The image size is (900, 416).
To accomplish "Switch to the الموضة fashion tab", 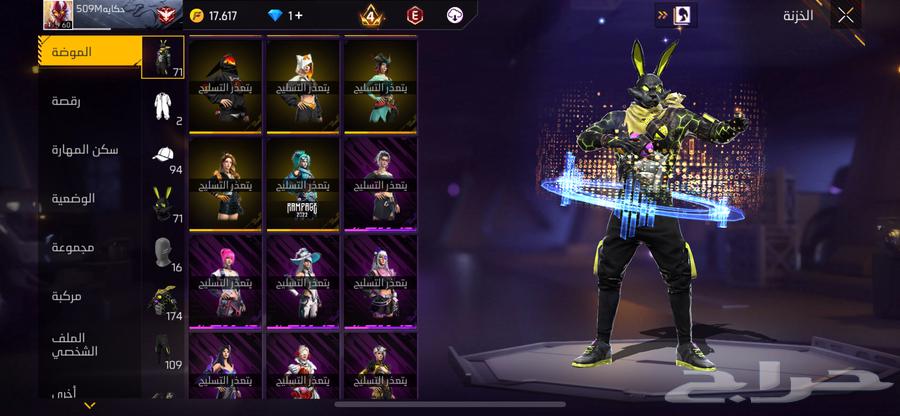I will pyautogui.click(x=88, y=51).
